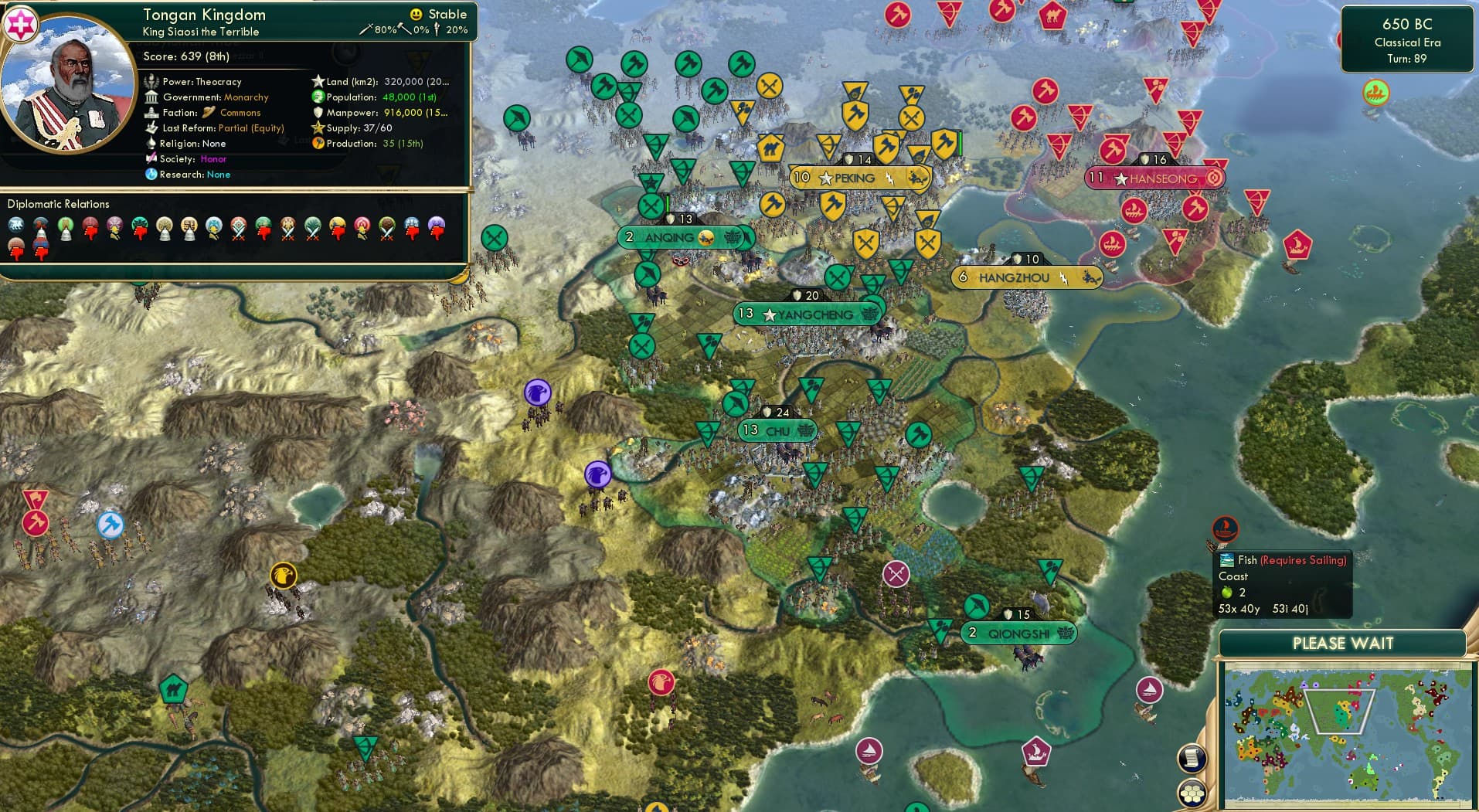Collapse the Diplomatic Relations panel

point(58,204)
